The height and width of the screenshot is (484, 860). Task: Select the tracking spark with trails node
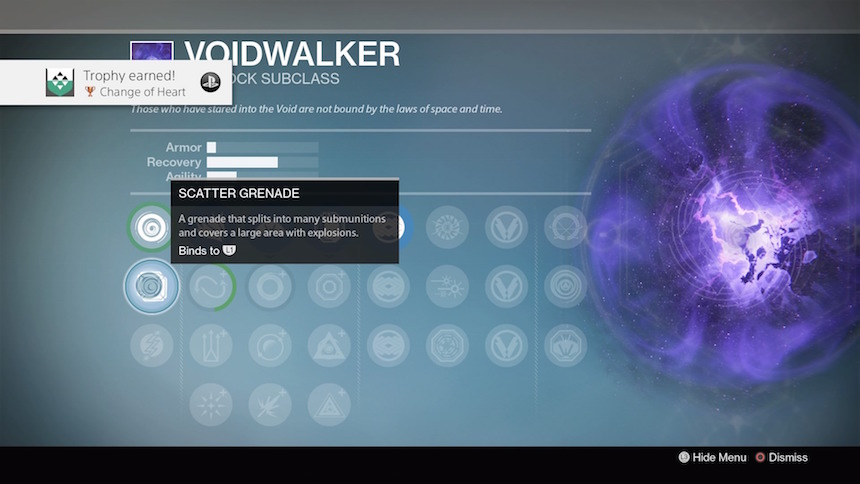point(447,287)
